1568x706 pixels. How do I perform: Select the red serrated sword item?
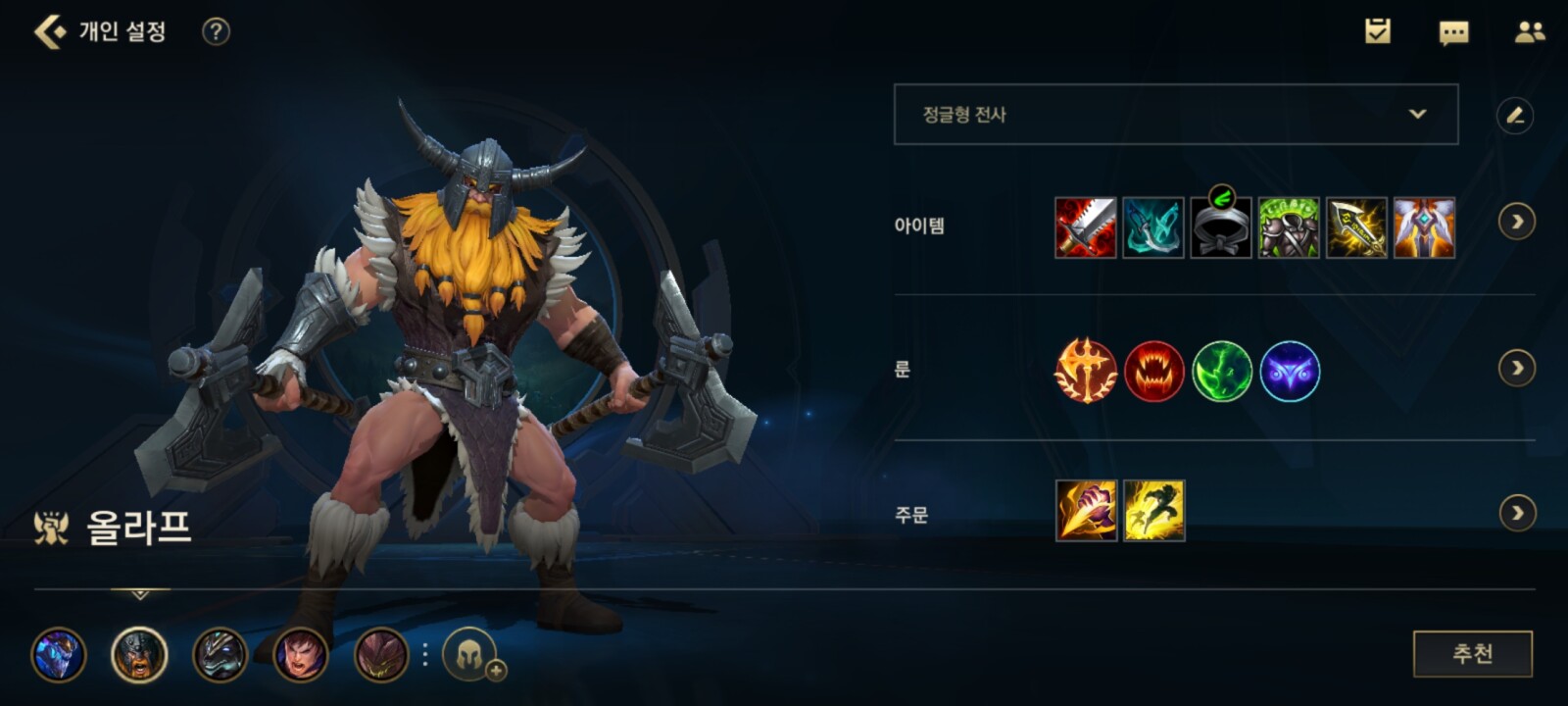[x=1085, y=227]
